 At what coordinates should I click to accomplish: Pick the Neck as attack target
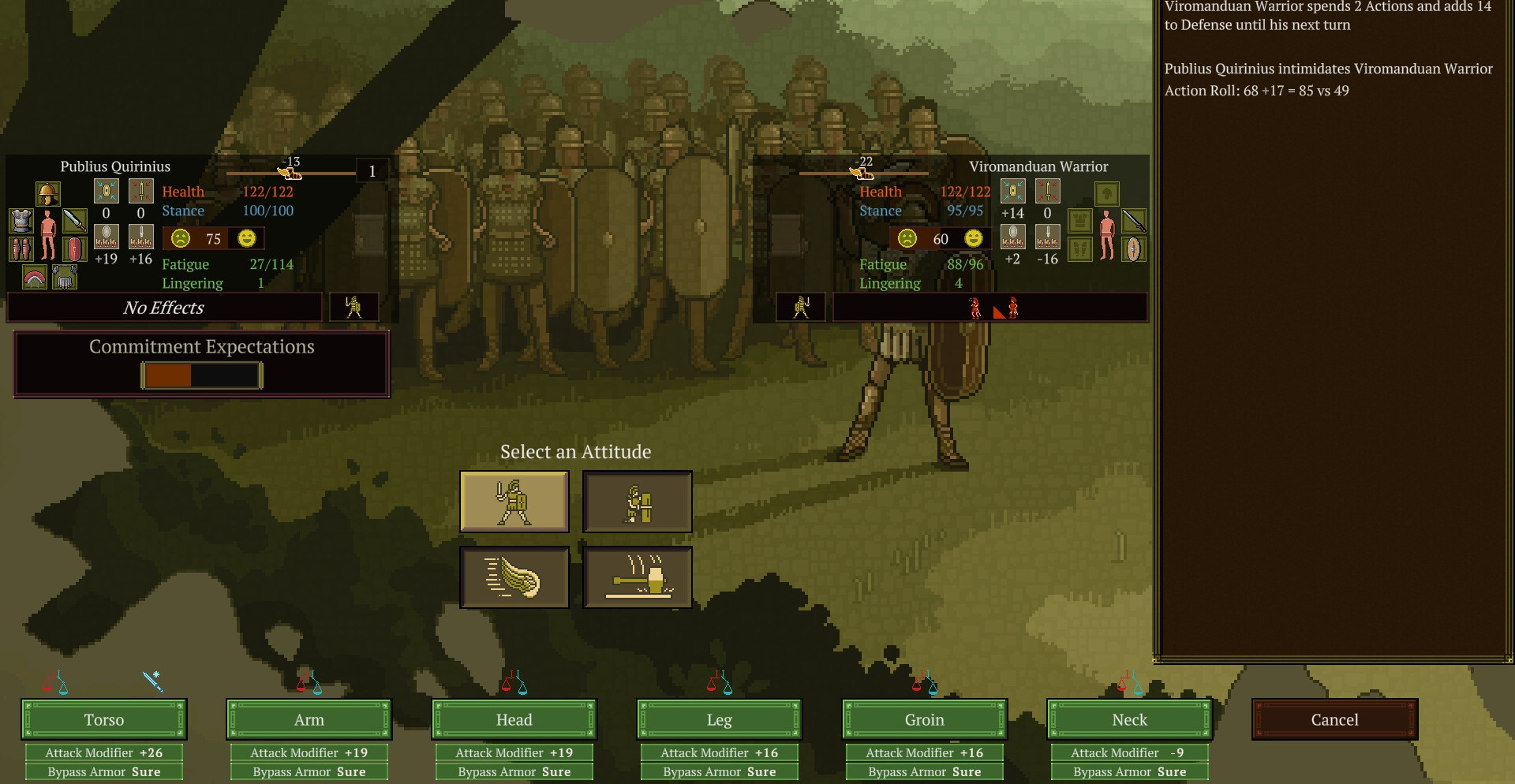pos(1130,719)
